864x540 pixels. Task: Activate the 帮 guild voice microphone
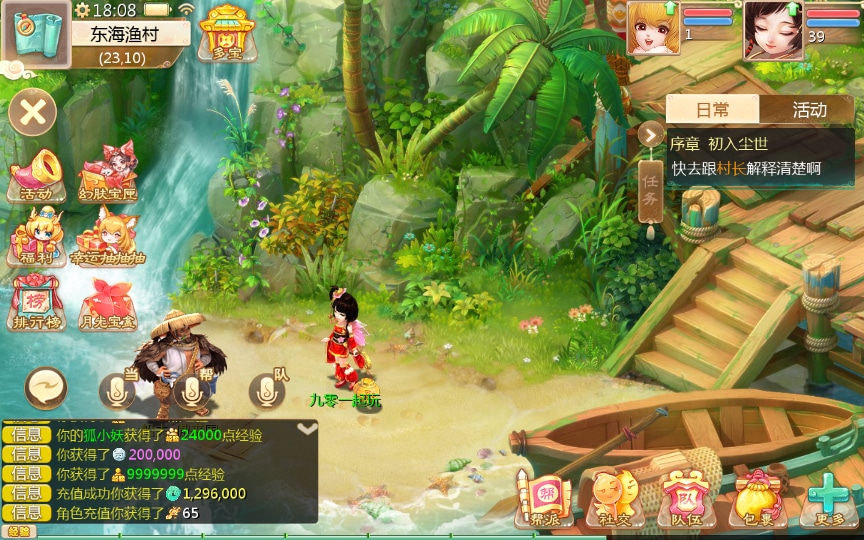(x=192, y=390)
